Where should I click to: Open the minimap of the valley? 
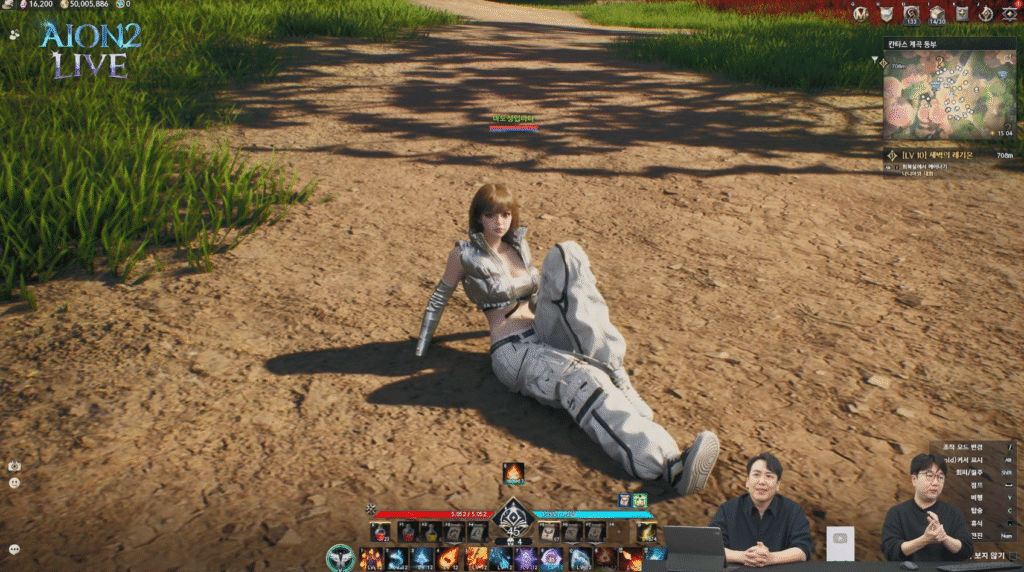point(948,97)
